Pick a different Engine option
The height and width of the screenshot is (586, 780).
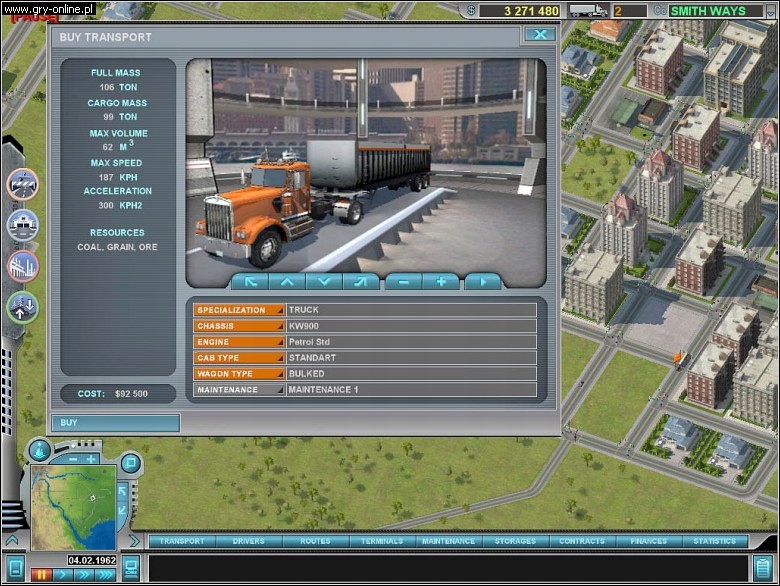[240, 342]
